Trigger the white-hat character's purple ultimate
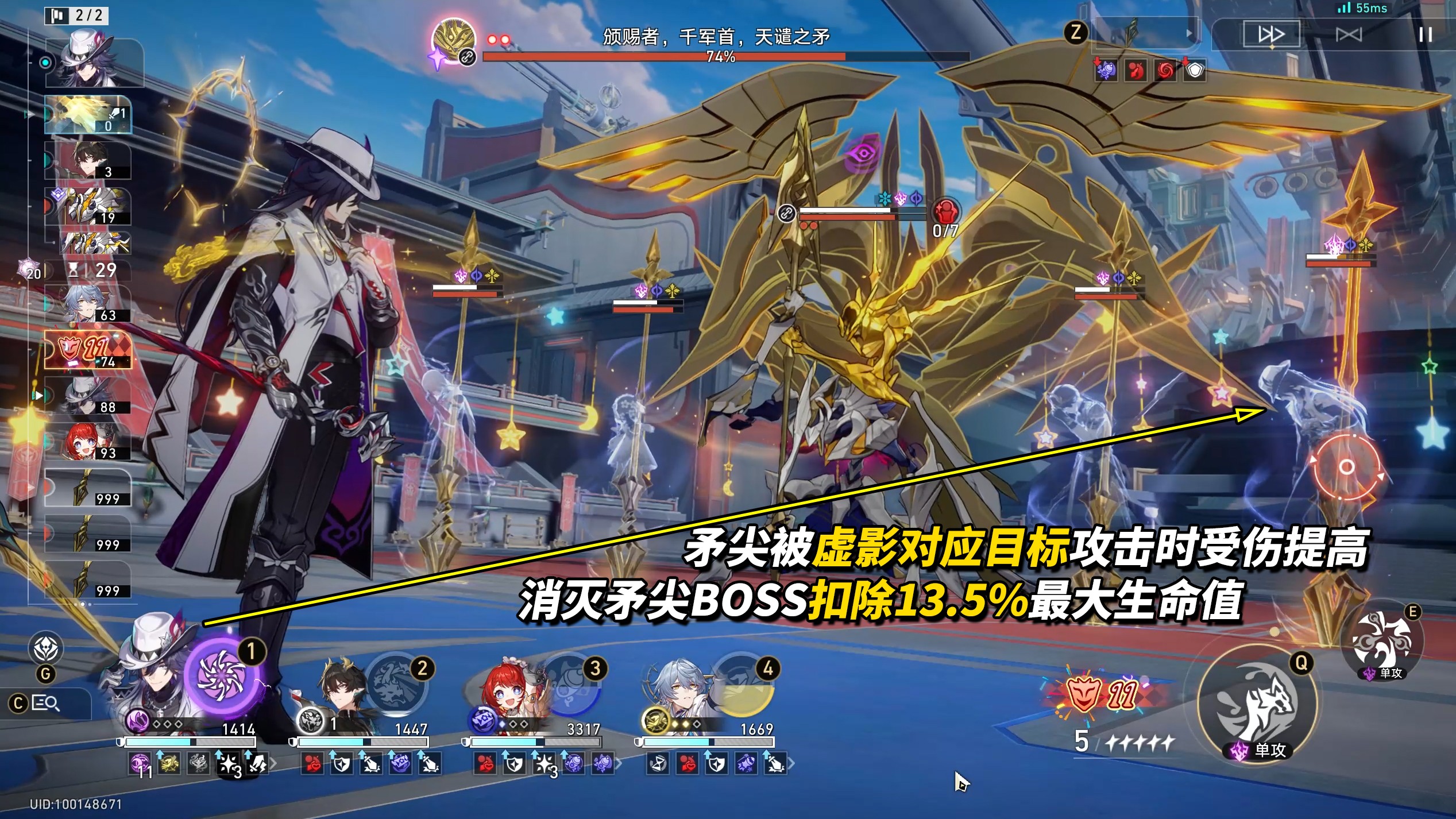Viewport: 1456px width, 819px height. 222,677
